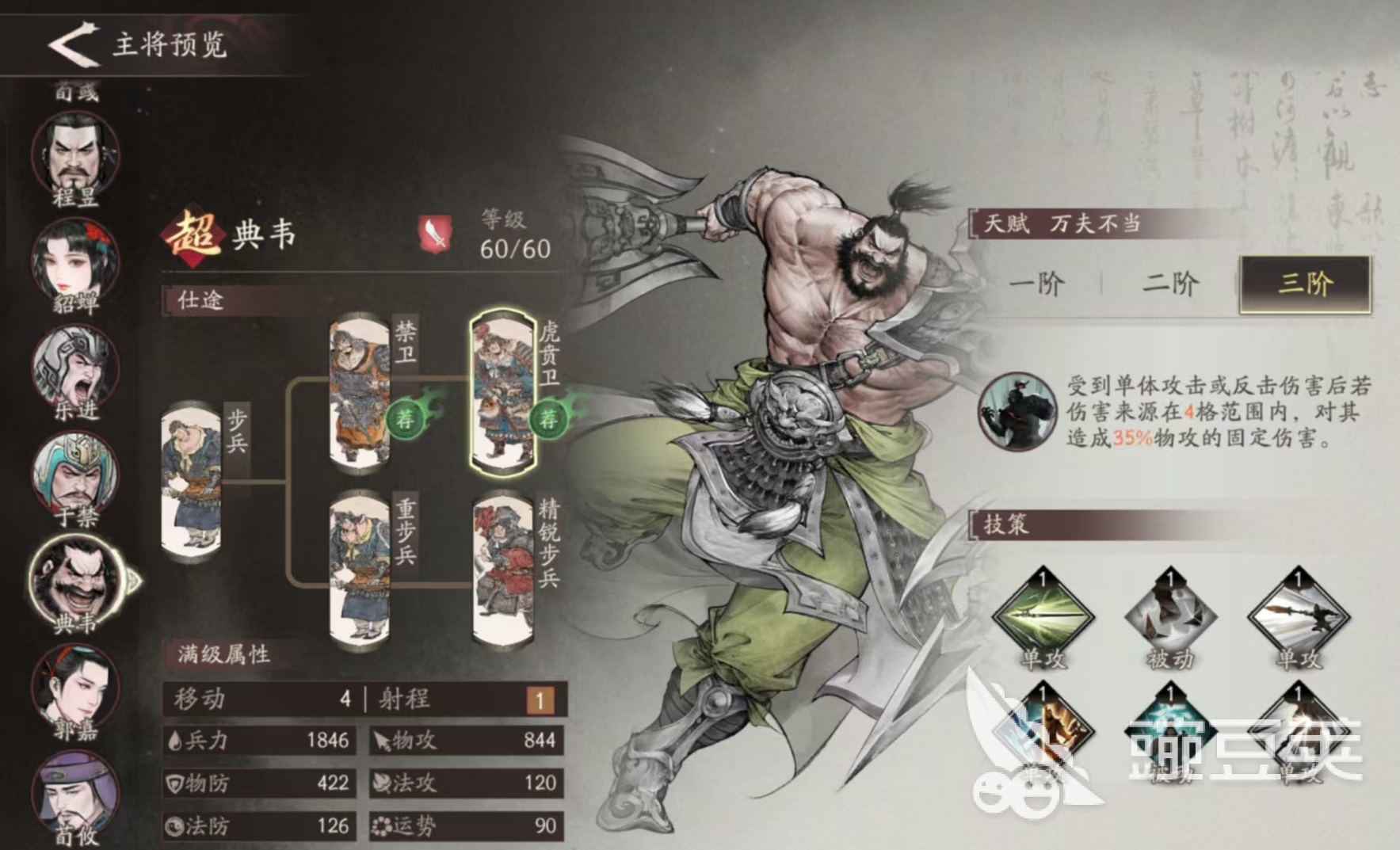Viewport: 1400px width, 850px height.
Task: Switch talent to 二阶 tab
Action: pos(1170,284)
